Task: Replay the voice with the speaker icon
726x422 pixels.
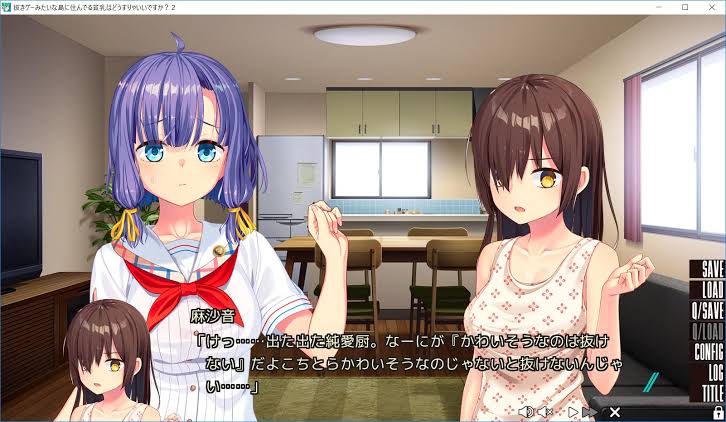Action: point(526,411)
